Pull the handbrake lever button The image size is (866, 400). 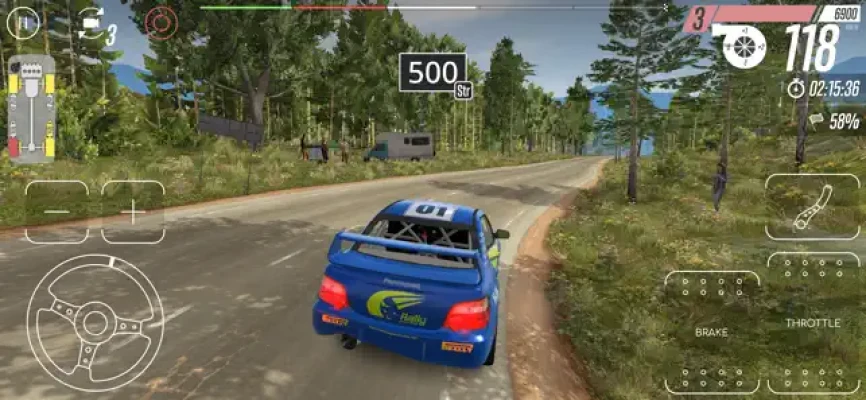(812, 206)
